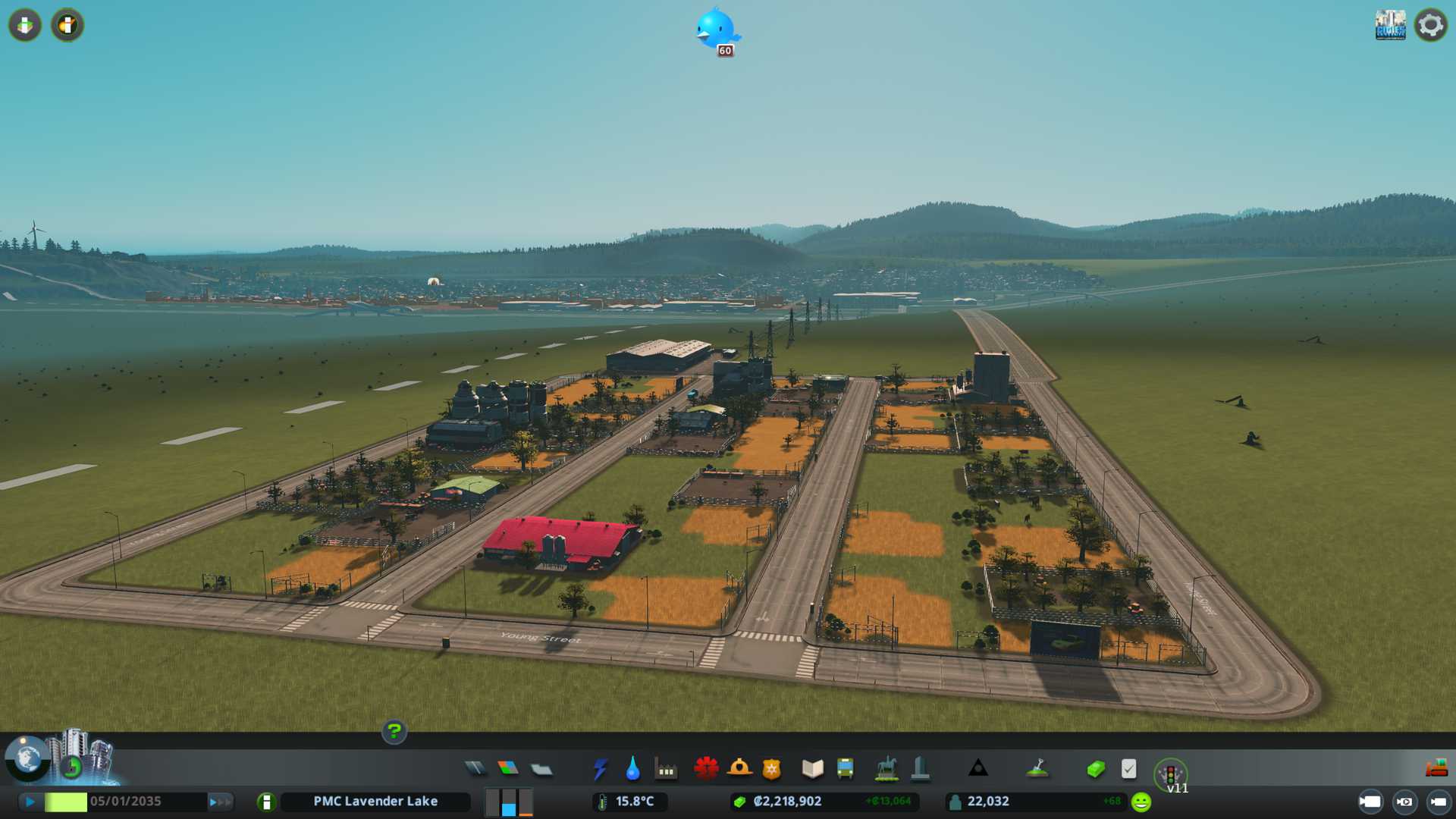
Task: Open the settings gear menu
Action: (1430, 25)
